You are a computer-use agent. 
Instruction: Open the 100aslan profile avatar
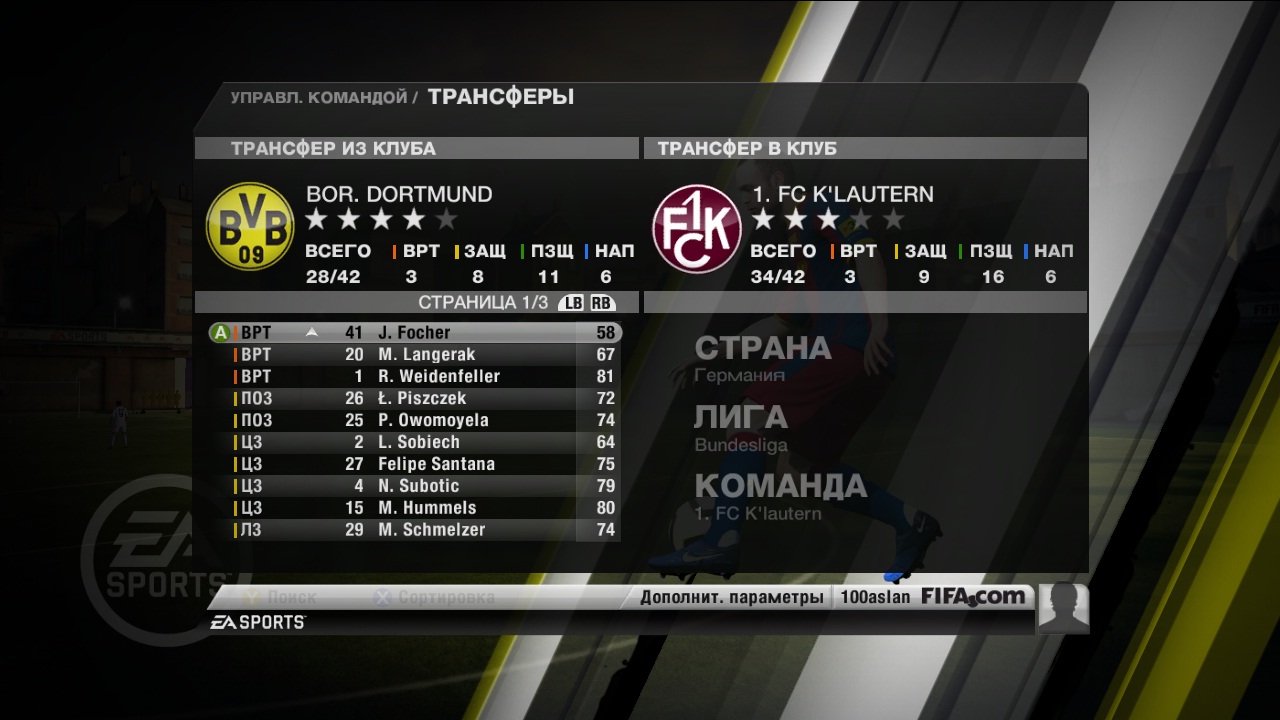pyautogui.click(x=1063, y=606)
